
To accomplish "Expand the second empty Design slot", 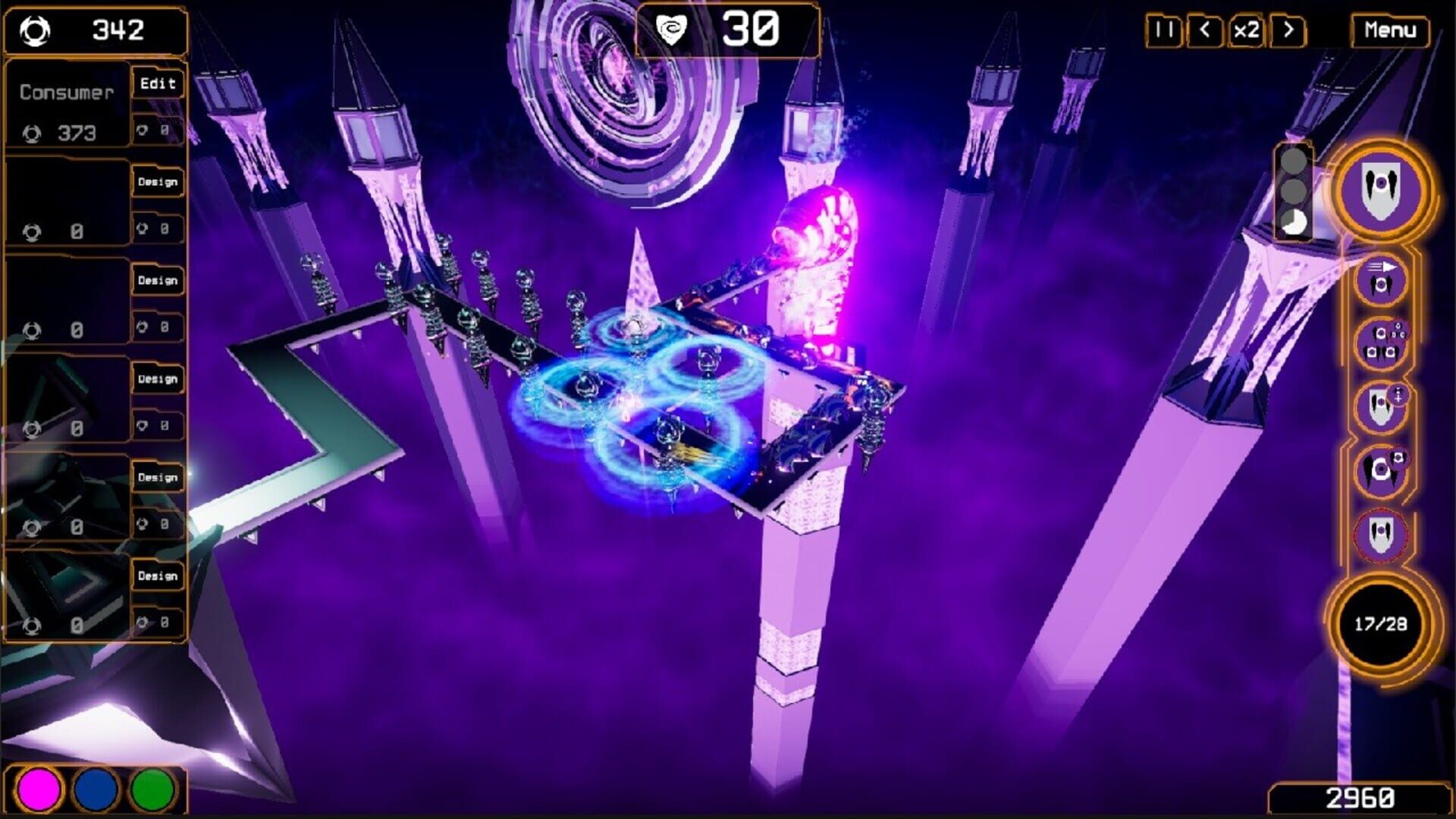I will click(x=157, y=280).
